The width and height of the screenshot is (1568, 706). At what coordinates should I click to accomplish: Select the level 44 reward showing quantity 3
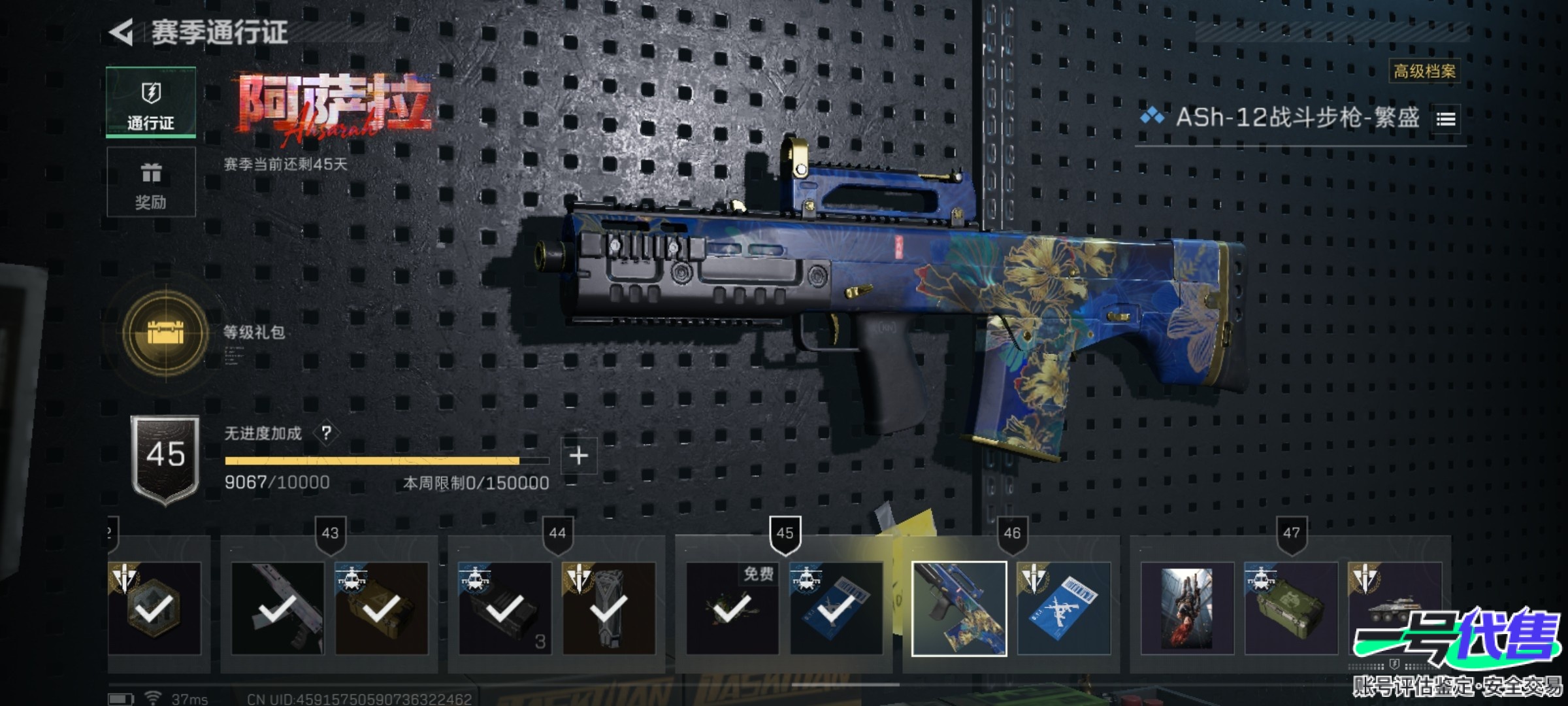[504, 609]
